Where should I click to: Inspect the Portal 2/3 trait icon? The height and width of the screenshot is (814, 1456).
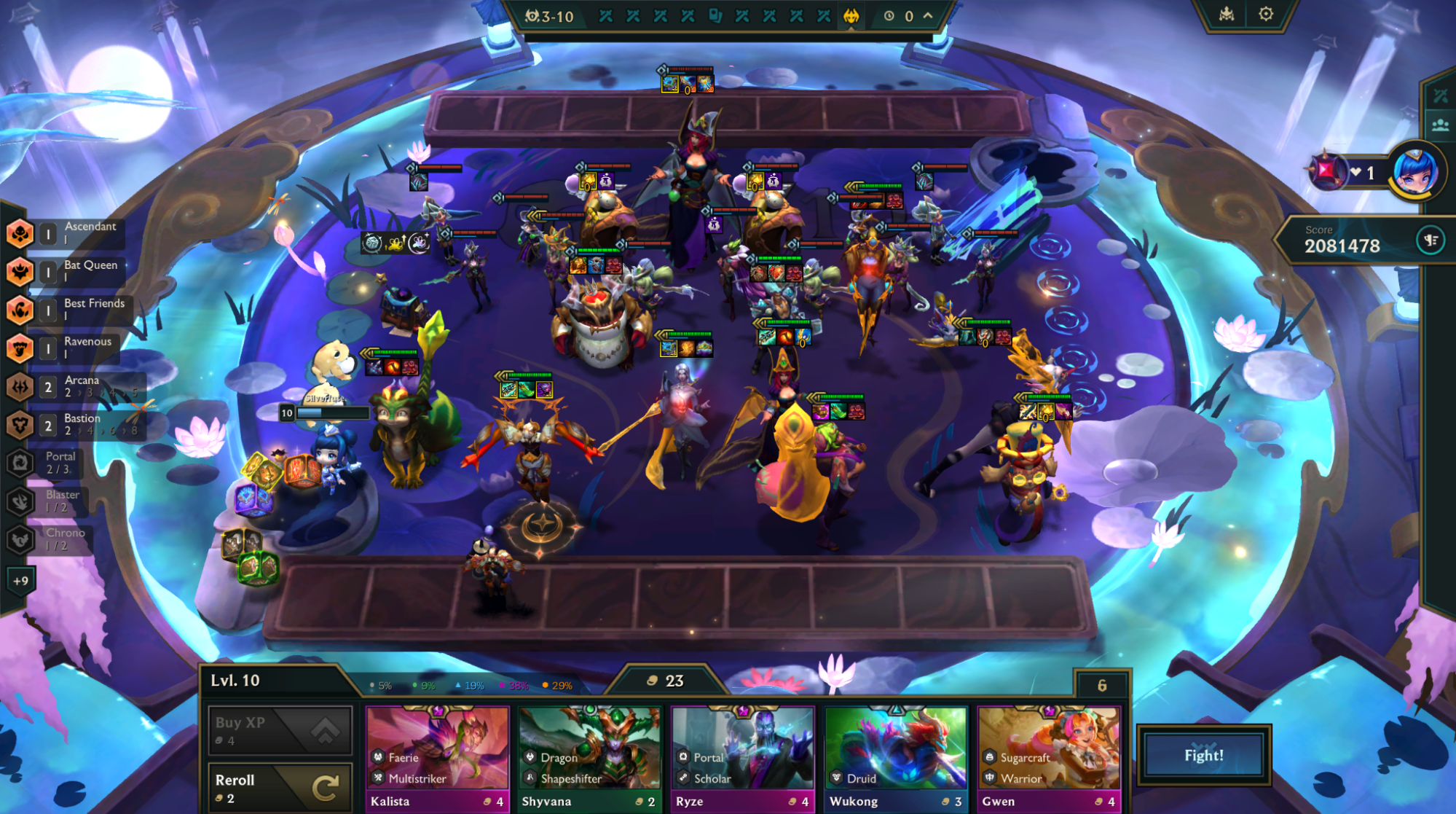tap(20, 463)
